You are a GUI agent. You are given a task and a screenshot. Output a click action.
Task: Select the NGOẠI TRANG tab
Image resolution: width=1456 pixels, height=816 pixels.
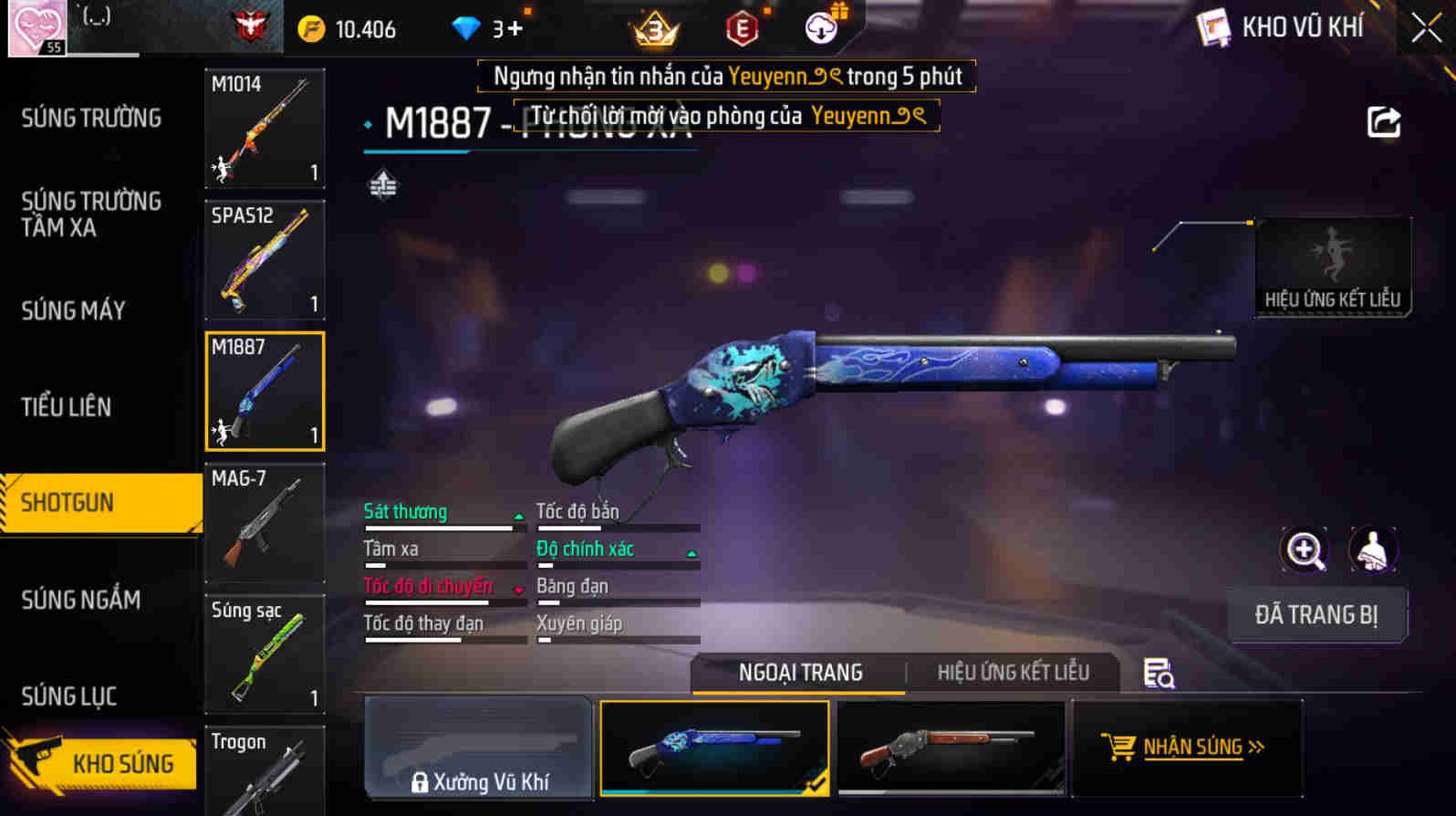[799, 673]
